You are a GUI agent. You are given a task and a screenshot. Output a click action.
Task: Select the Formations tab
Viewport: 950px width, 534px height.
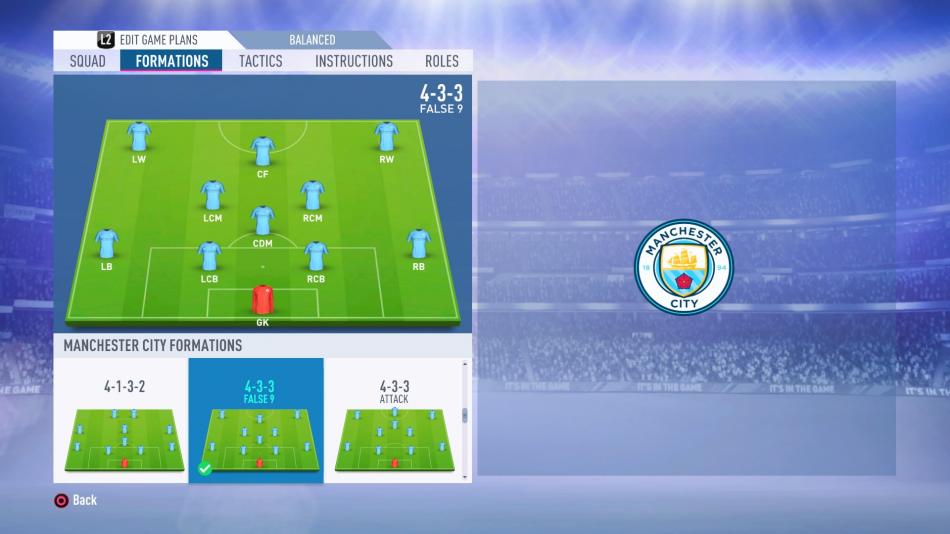tap(172, 61)
